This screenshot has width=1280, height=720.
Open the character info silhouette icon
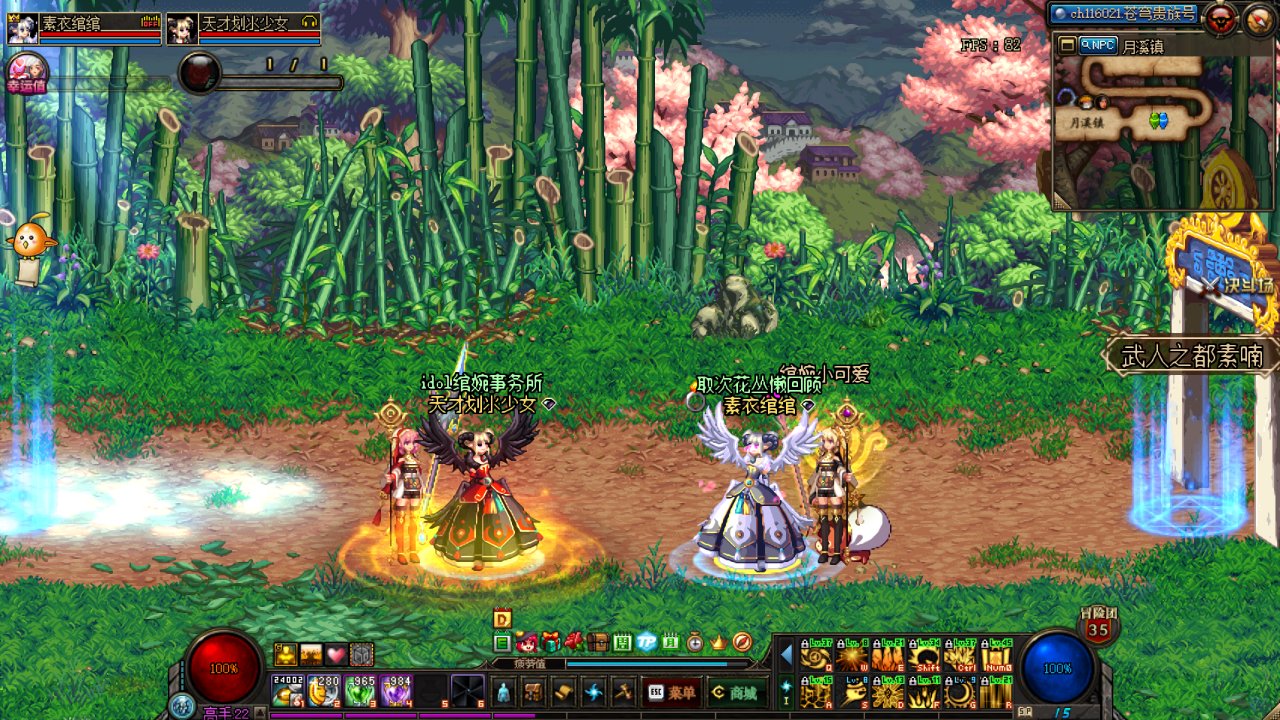coord(503,692)
